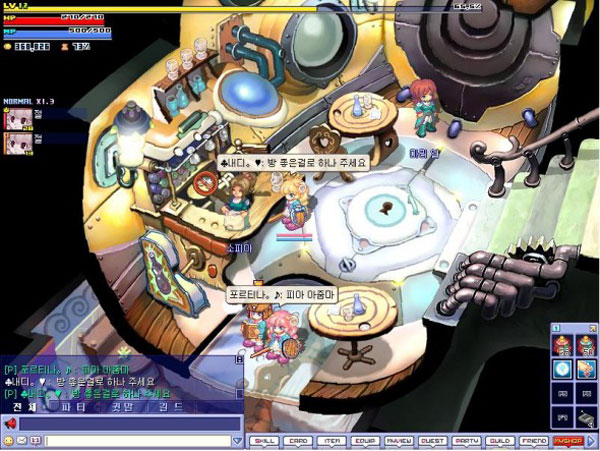Open the smiley emoticon picker
Screen dimensions: 600x451
[10, 440]
